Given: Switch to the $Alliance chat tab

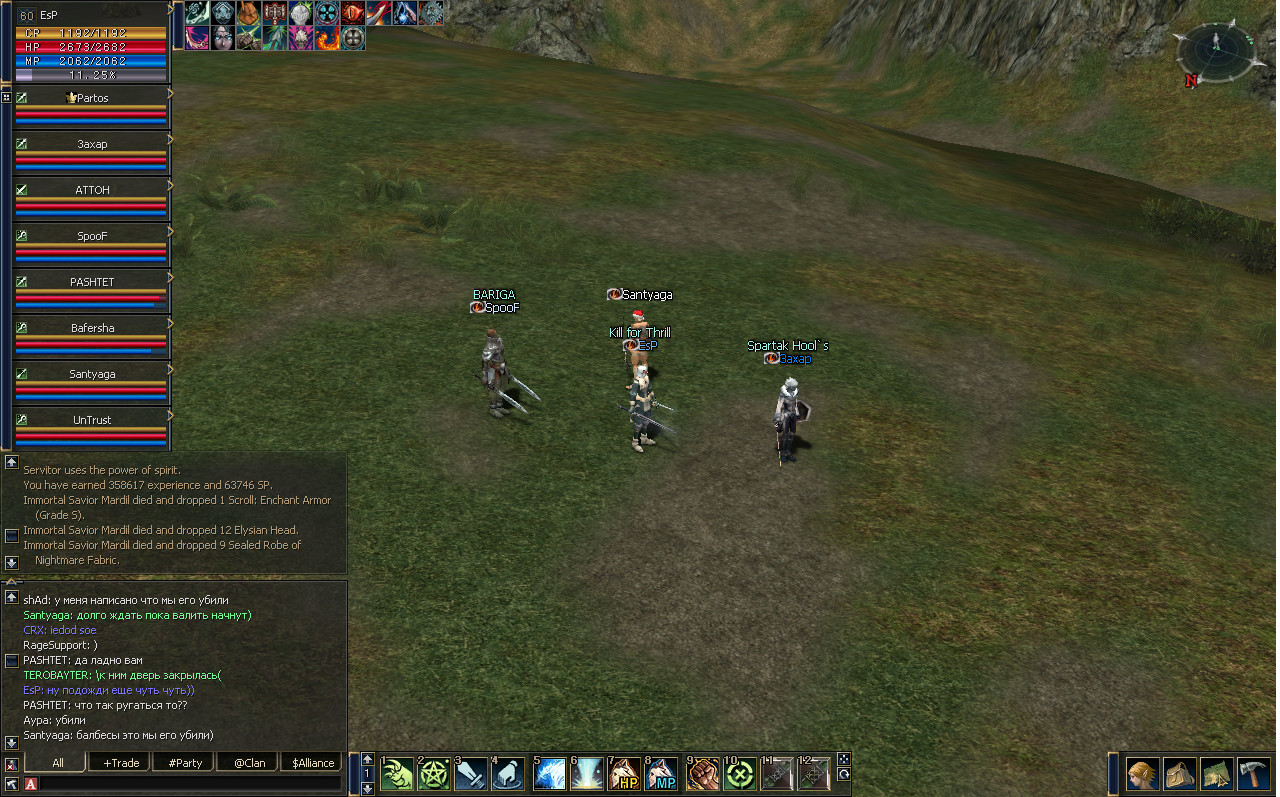Looking at the screenshot, I should 313,763.
